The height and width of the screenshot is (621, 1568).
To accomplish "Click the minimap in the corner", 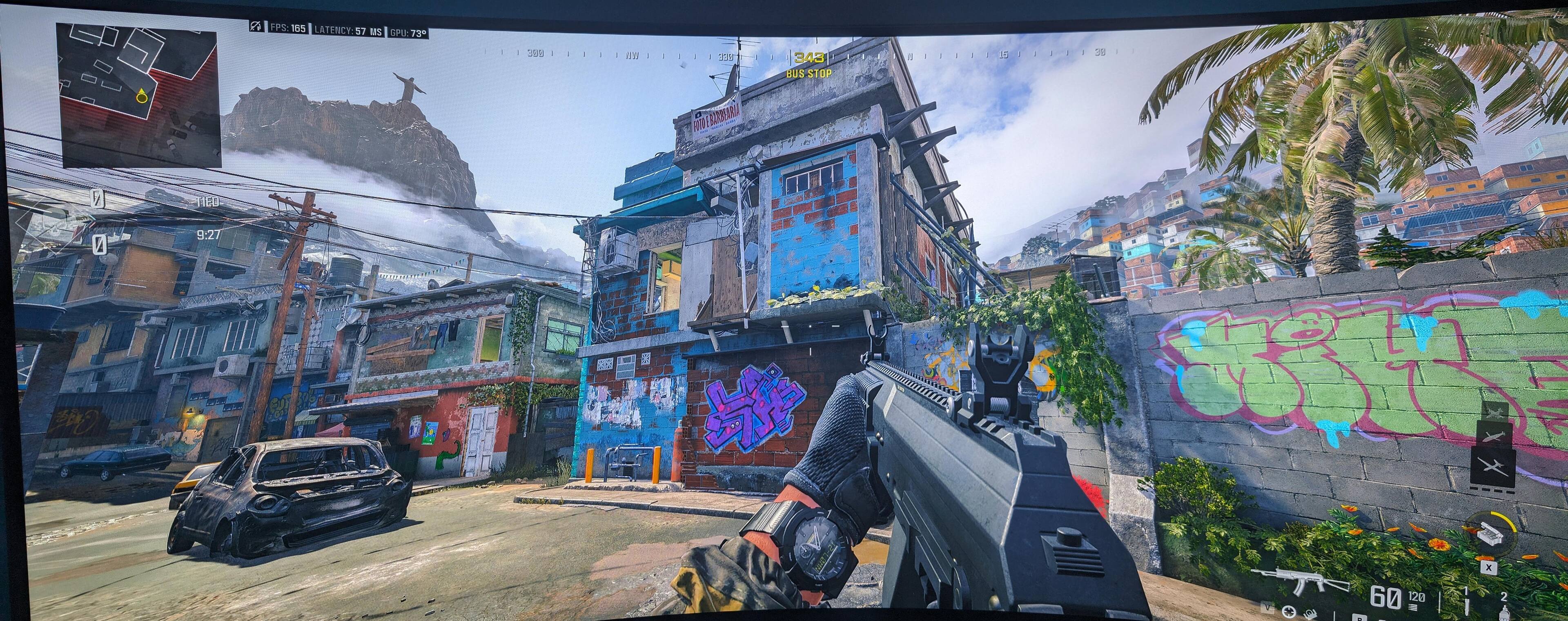I will point(139,95).
